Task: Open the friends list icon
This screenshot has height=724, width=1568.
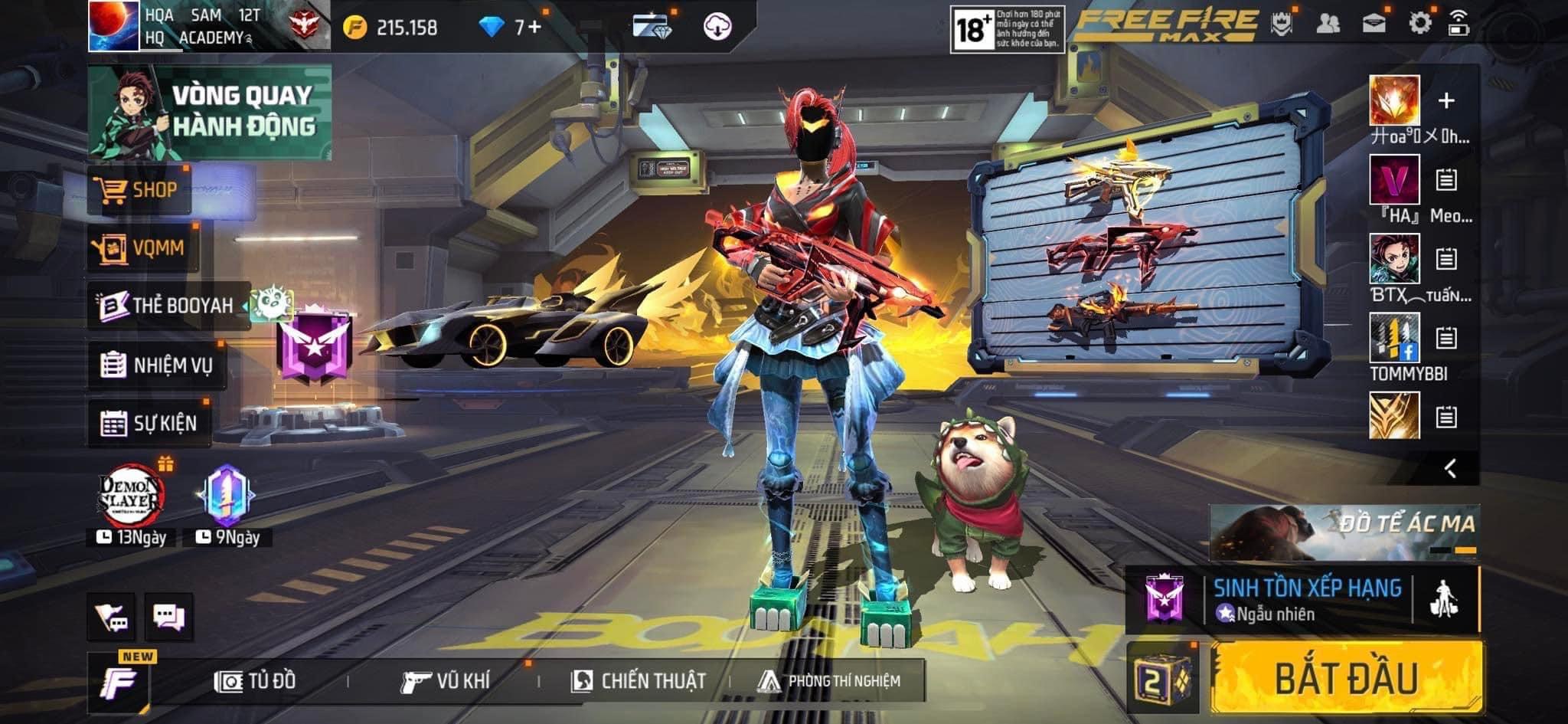Action: point(1328,24)
